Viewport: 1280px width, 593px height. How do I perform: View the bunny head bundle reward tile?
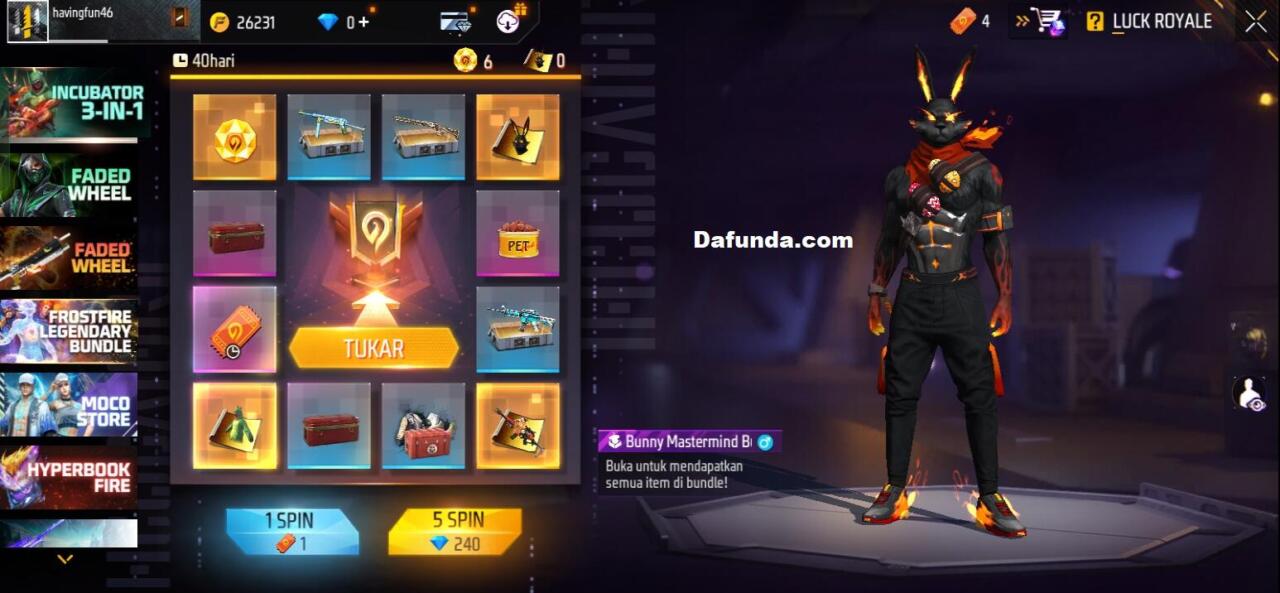click(x=518, y=137)
